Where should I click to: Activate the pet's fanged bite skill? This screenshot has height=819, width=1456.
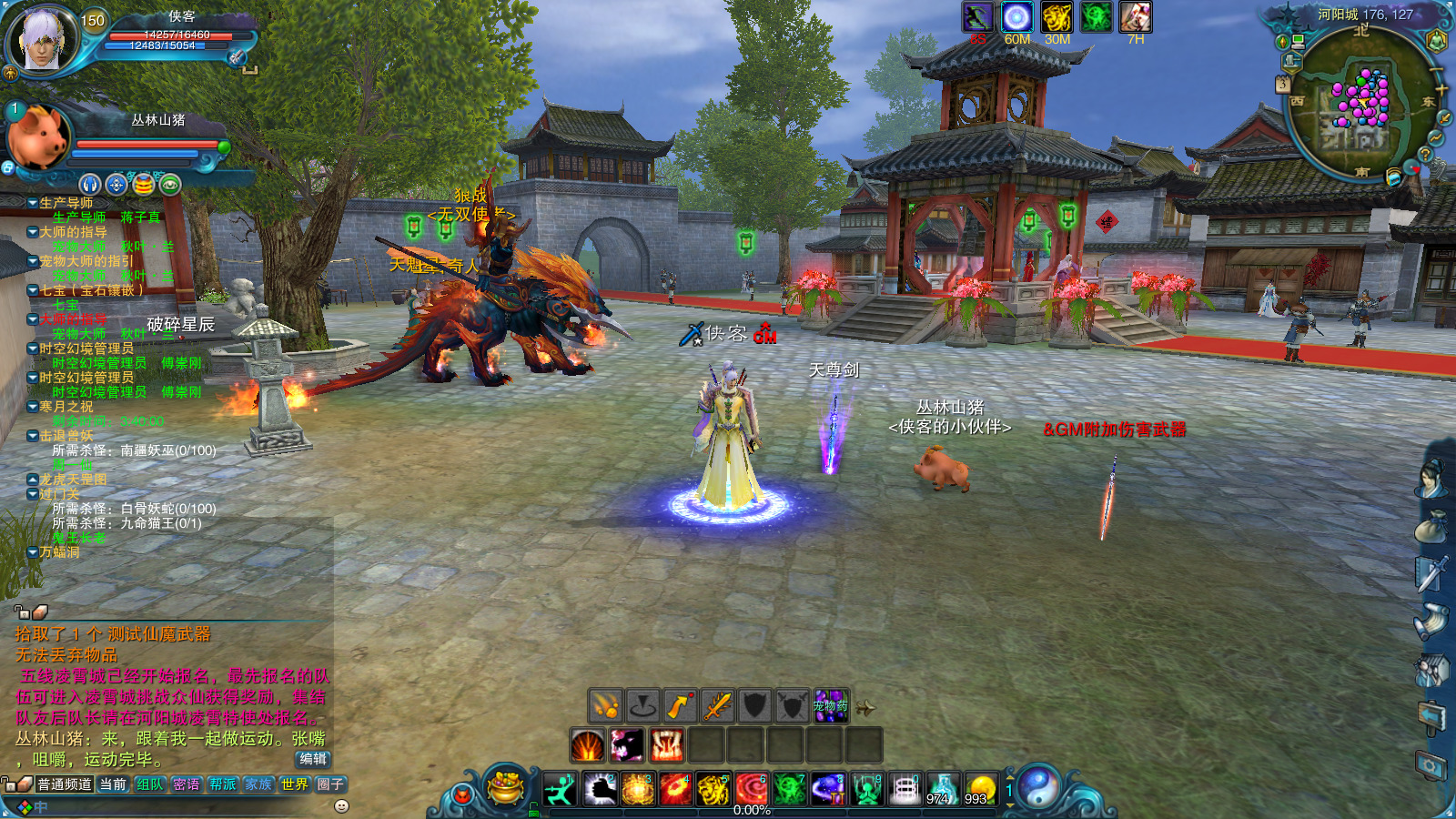666,746
